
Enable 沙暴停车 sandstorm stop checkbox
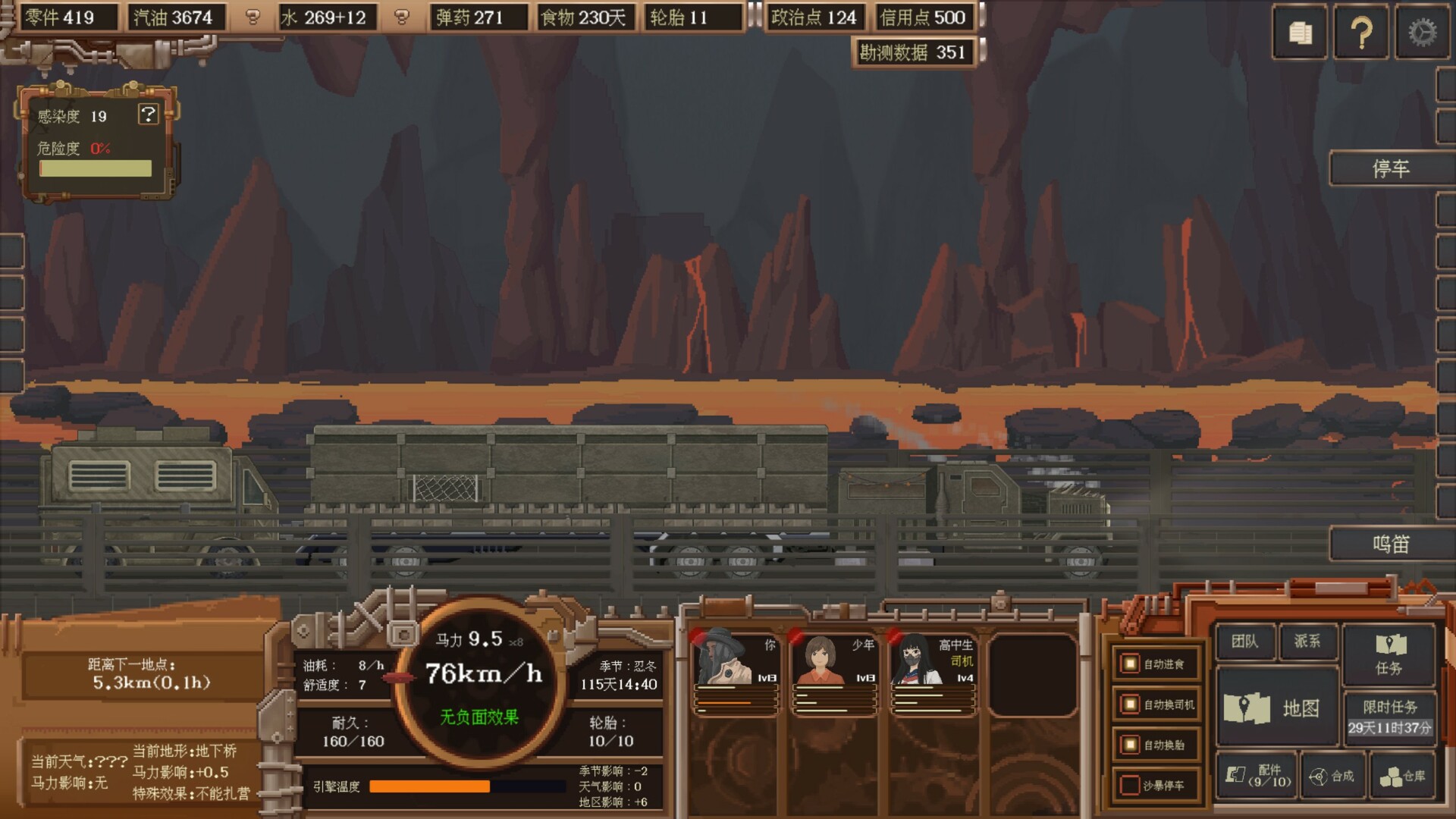[x=1130, y=785]
